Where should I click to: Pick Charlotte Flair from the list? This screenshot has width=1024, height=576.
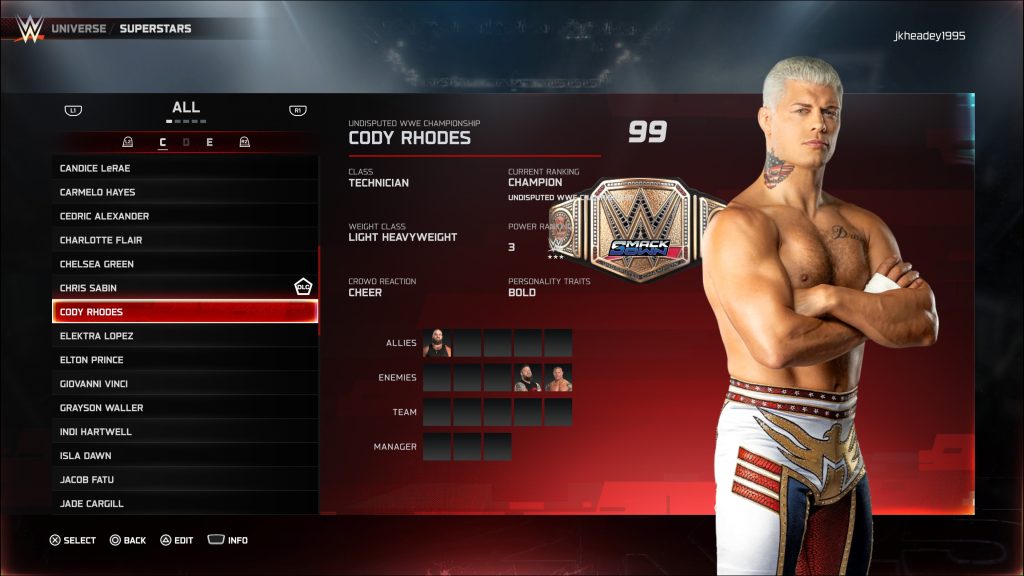pos(185,240)
